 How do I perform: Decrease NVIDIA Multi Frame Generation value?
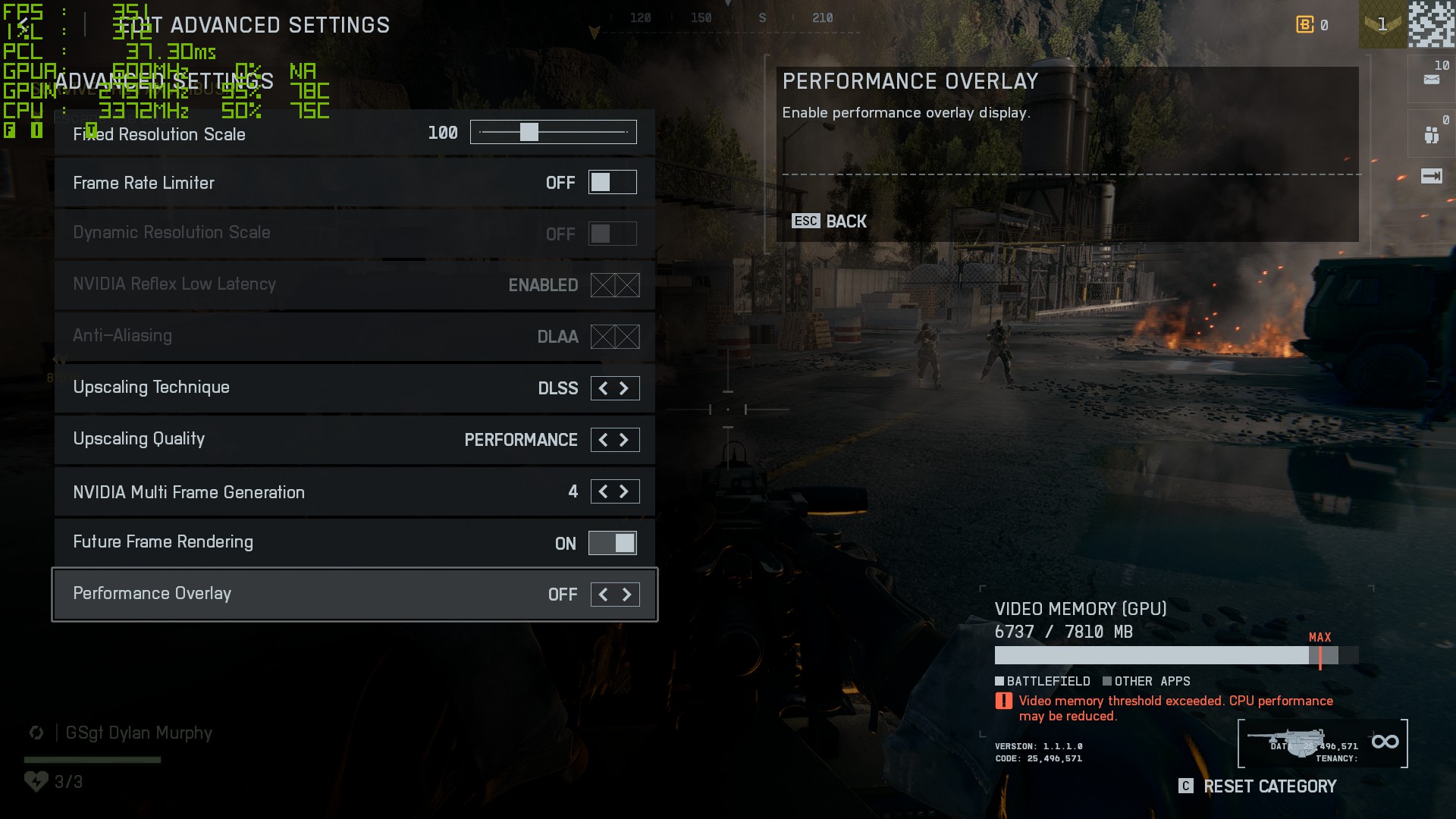tap(603, 491)
